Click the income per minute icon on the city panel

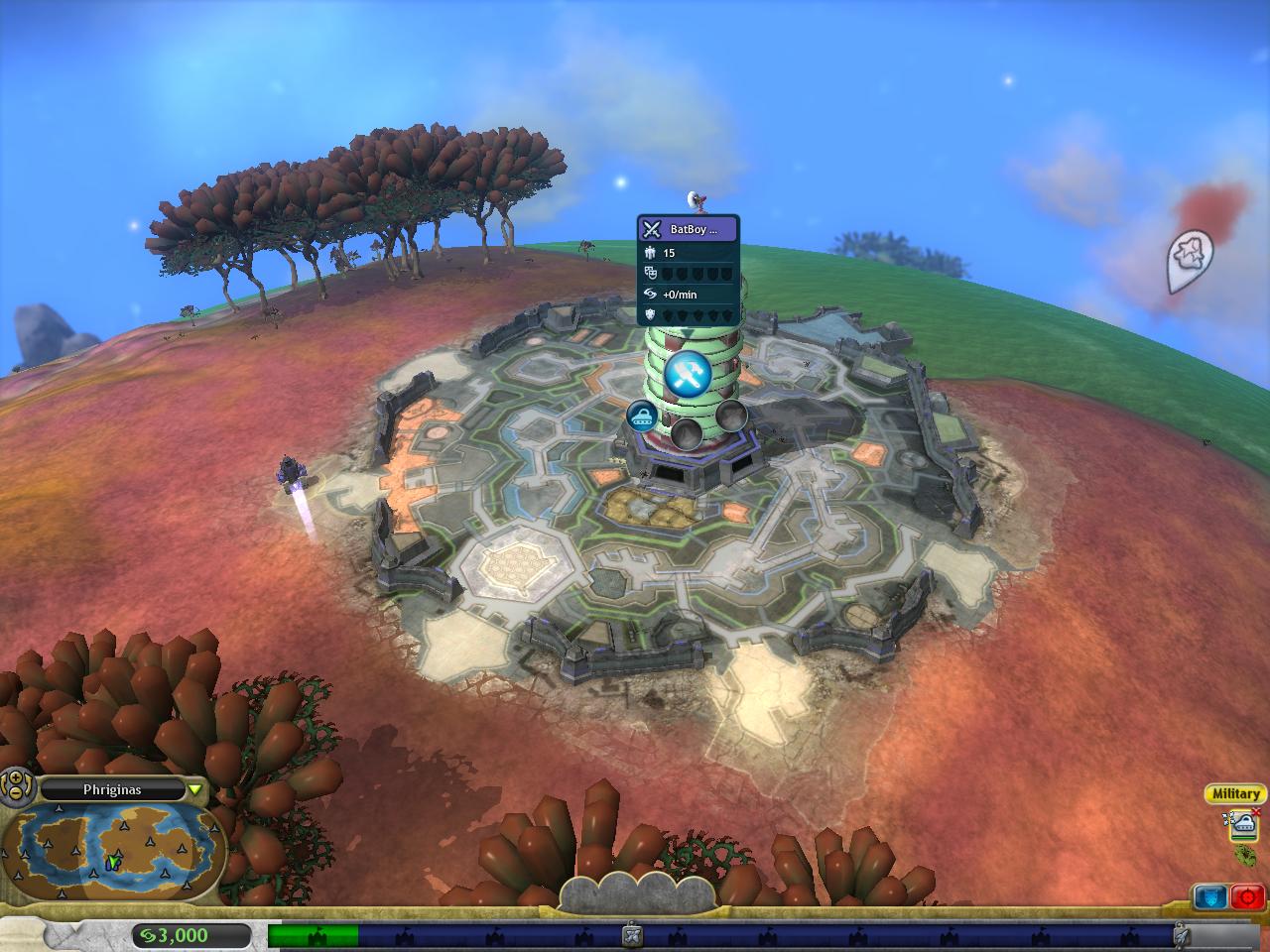point(650,294)
